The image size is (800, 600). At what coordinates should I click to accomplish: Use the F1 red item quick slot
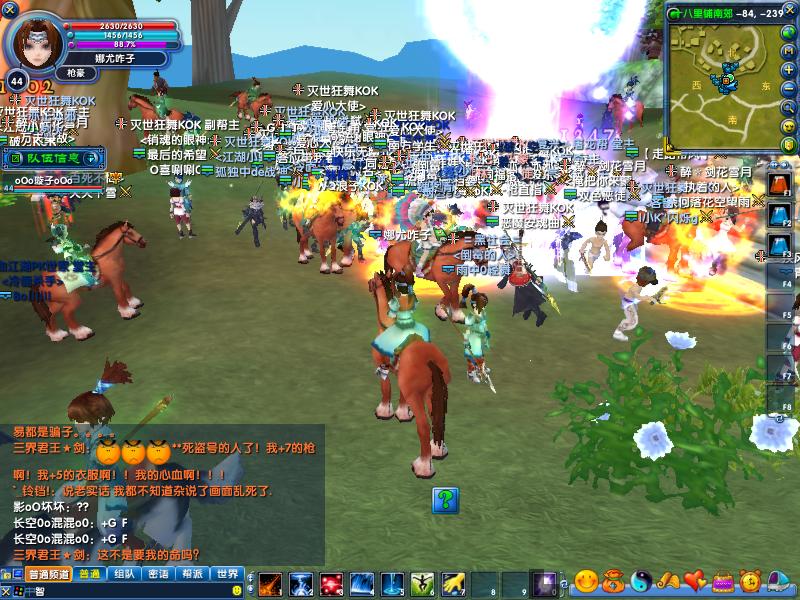[779, 185]
